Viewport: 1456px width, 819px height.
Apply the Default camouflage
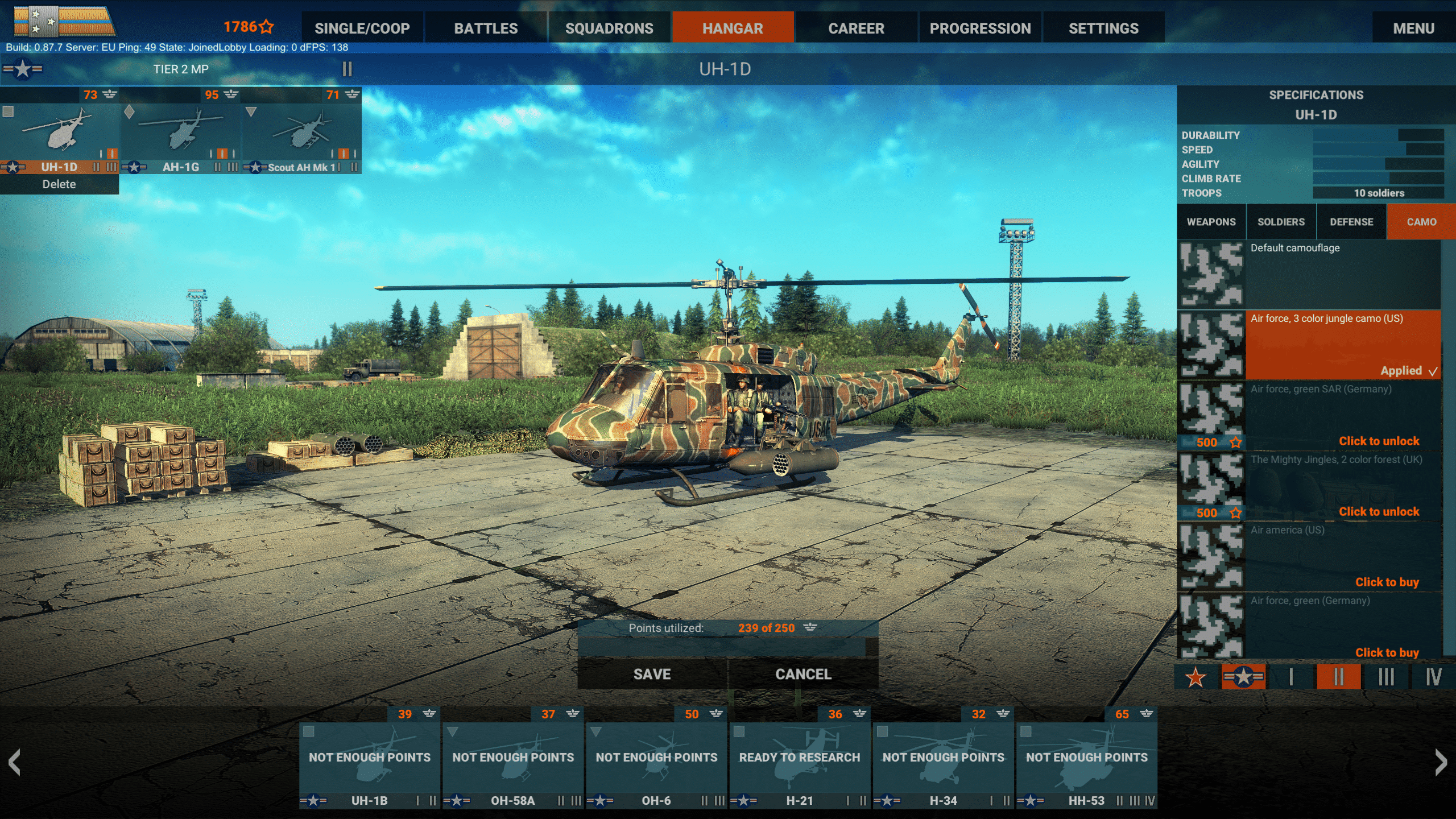[x=1308, y=274]
